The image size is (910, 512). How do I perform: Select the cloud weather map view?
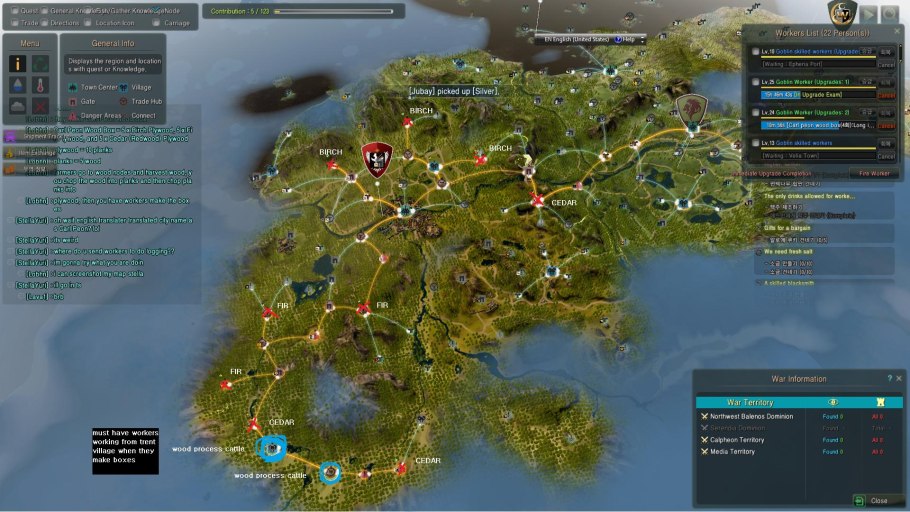coord(17,105)
